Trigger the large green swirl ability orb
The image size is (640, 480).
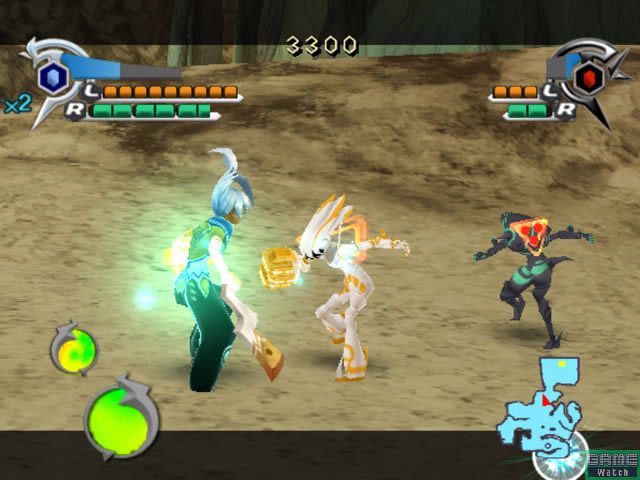121,415
